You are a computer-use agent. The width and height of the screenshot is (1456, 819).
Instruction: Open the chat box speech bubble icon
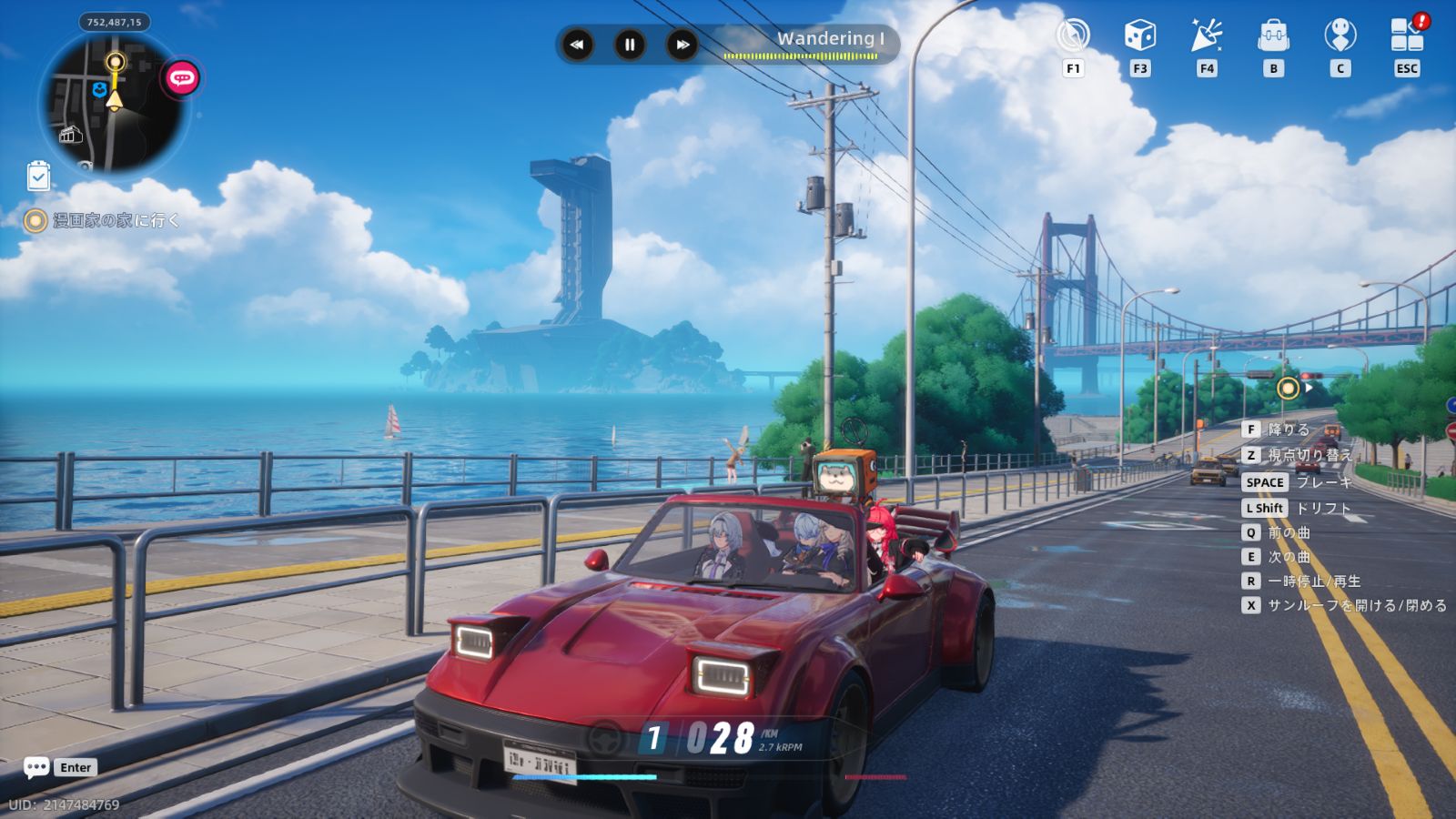(36, 767)
